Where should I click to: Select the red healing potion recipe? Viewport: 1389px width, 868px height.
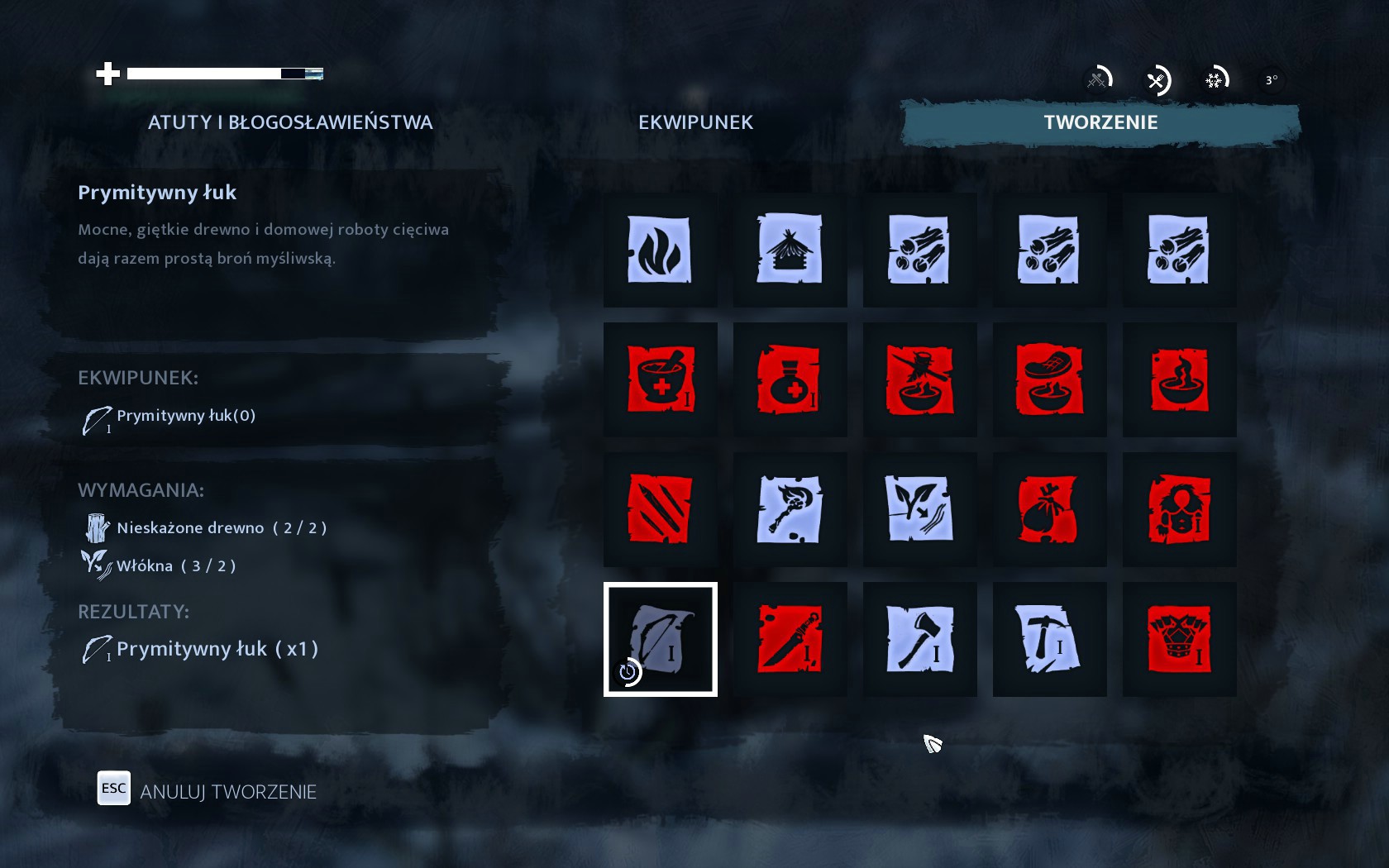(x=790, y=379)
